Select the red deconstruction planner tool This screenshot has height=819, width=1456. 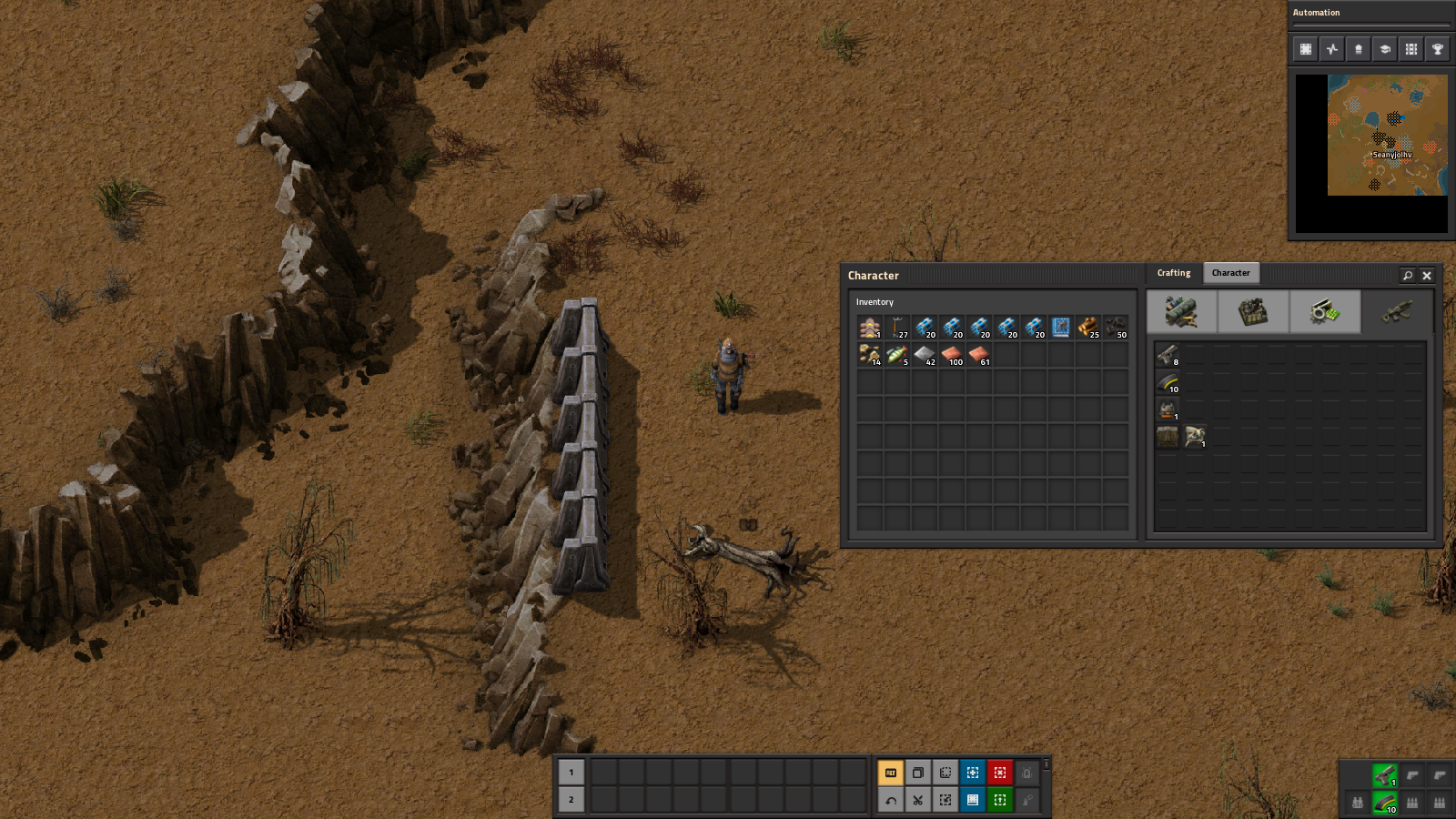pyautogui.click(x=1000, y=773)
